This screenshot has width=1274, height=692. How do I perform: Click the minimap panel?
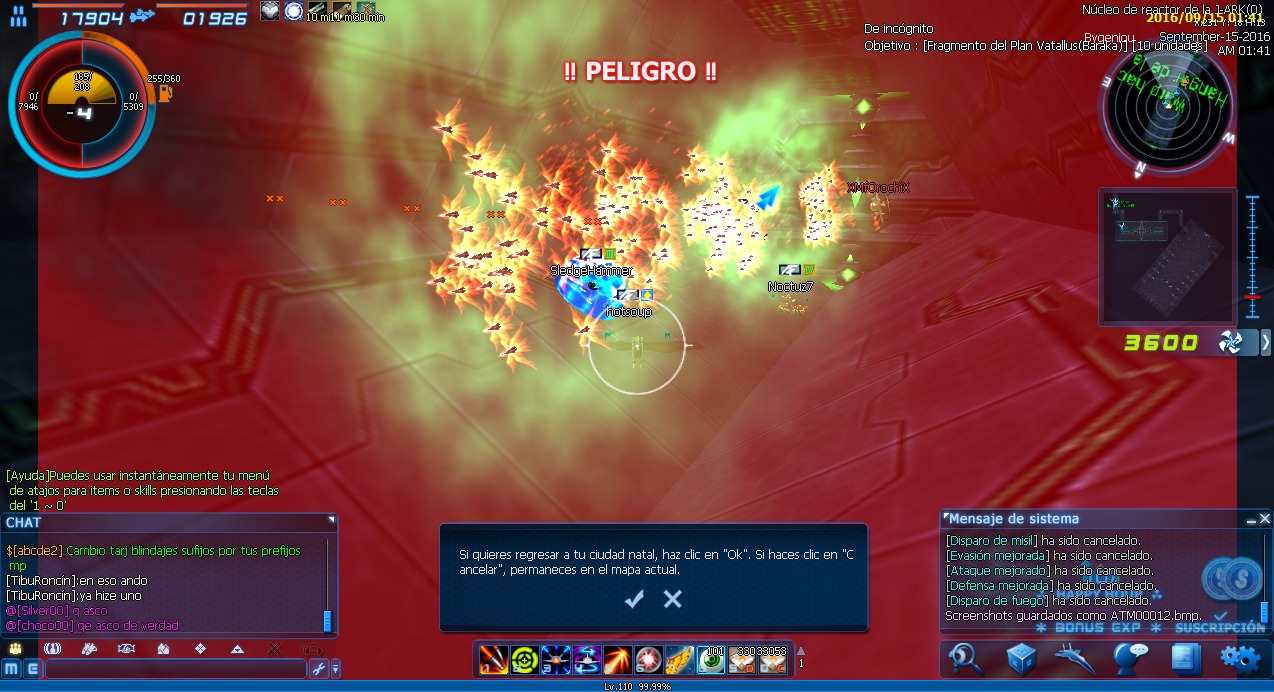tap(1167, 255)
